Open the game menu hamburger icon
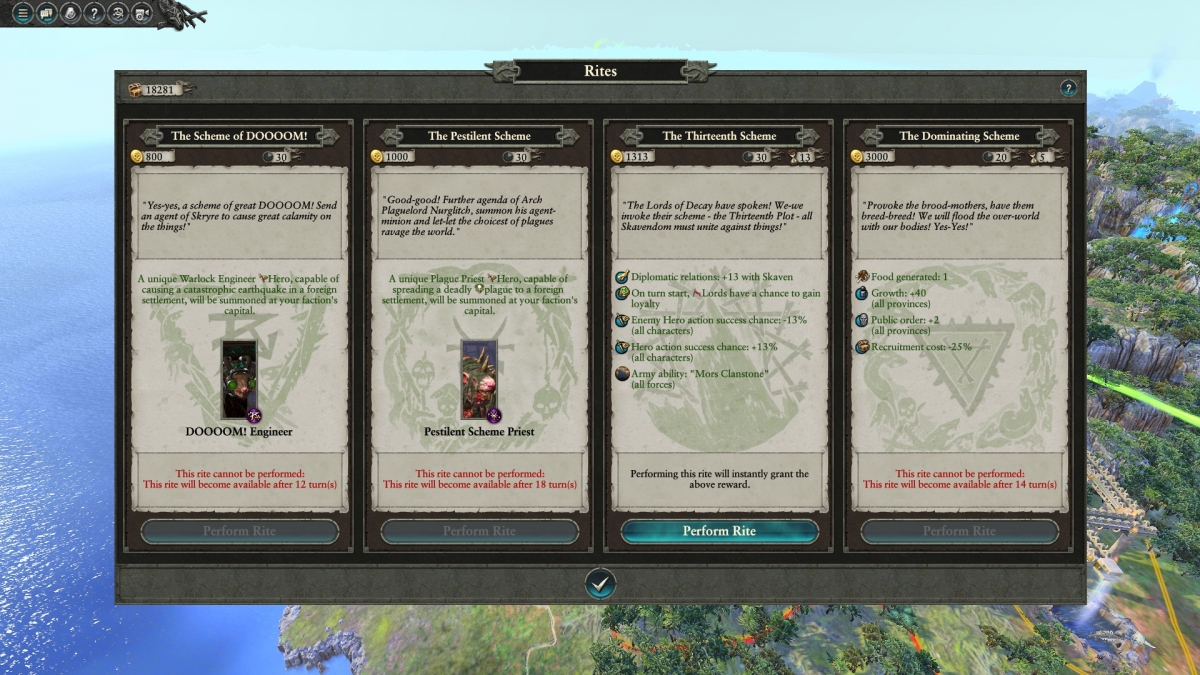 [x=21, y=13]
